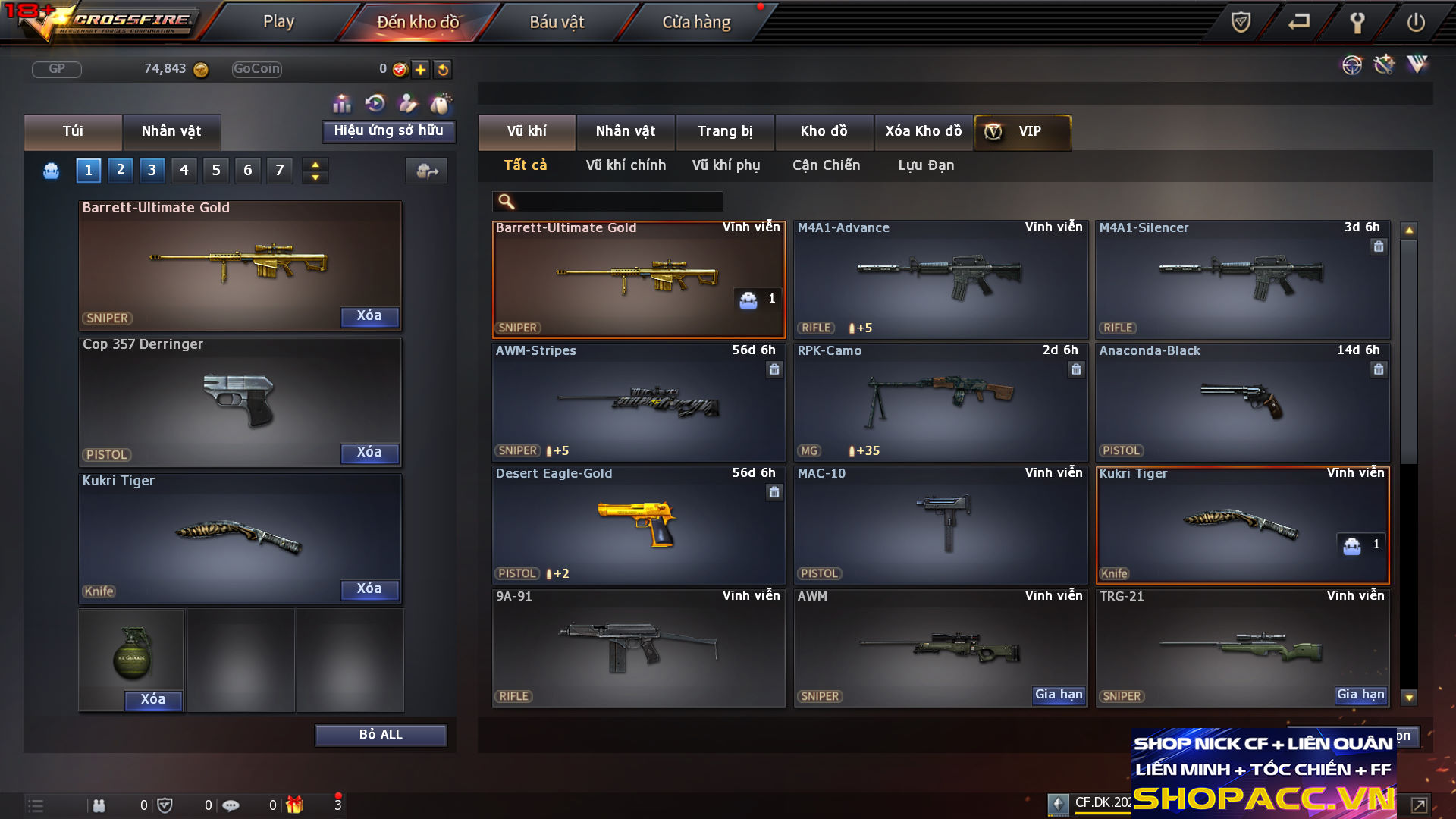The height and width of the screenshot is (819, 1456).
Task: Open the Báu vật menu
Action: 557,22
